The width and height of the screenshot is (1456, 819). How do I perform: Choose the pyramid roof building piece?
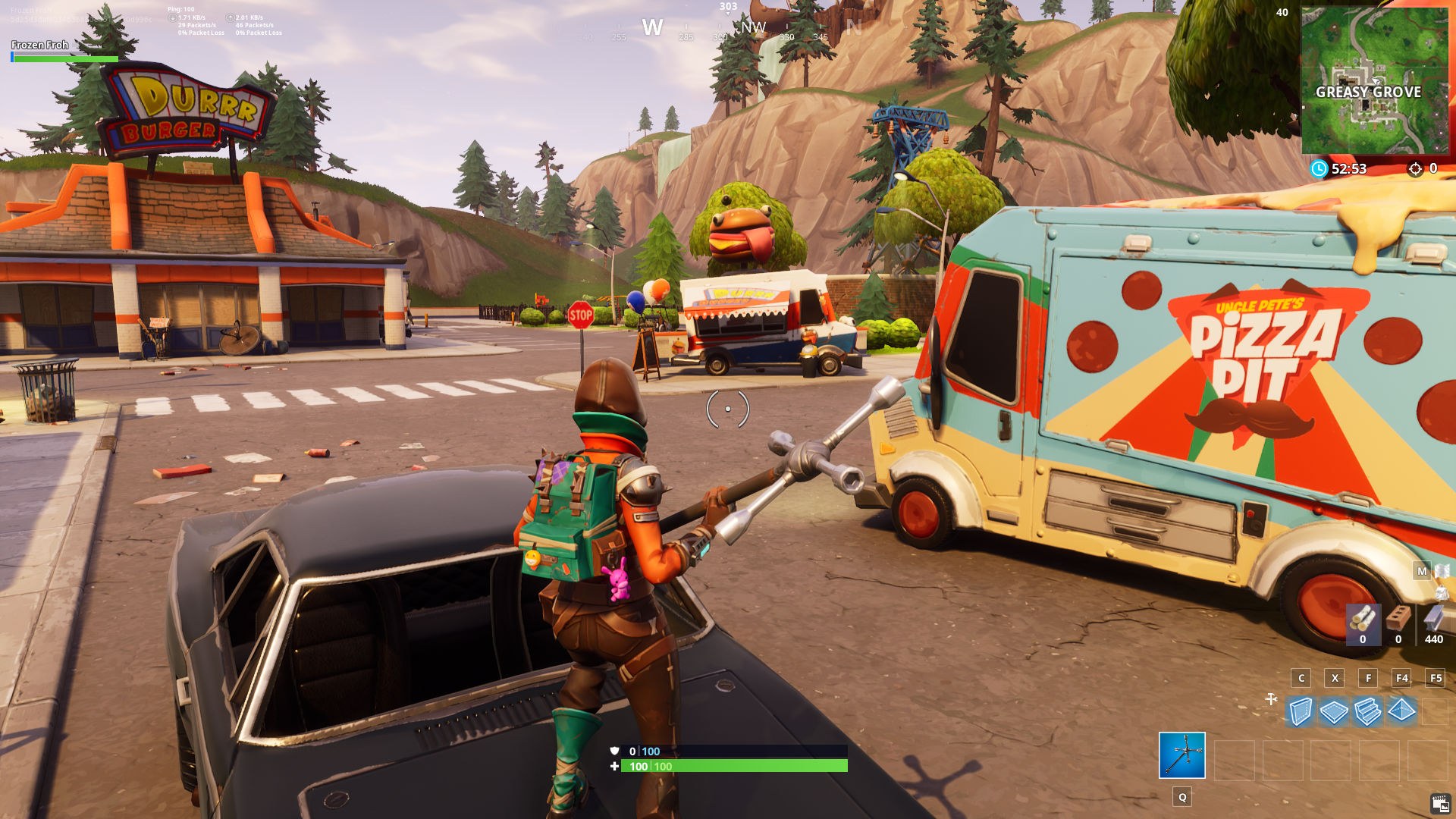(x=1401, y=711)
